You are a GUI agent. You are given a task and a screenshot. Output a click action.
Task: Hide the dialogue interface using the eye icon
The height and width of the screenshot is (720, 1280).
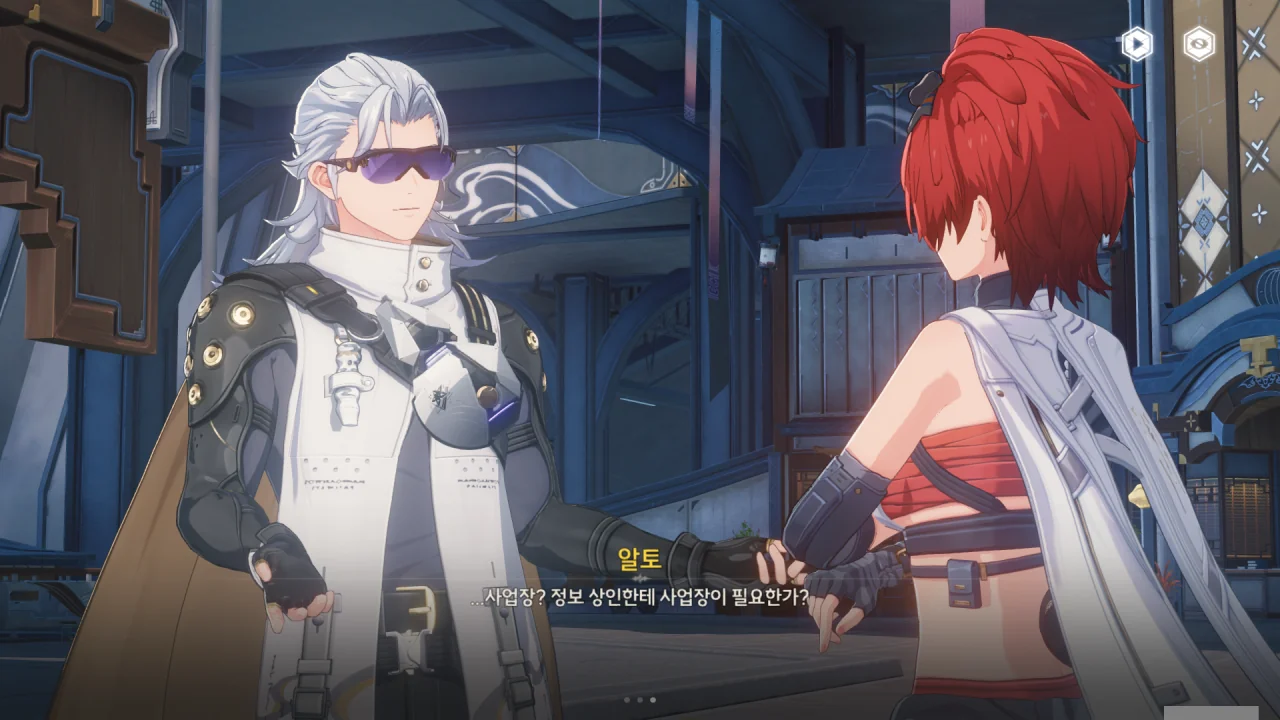pos(1199,44)
